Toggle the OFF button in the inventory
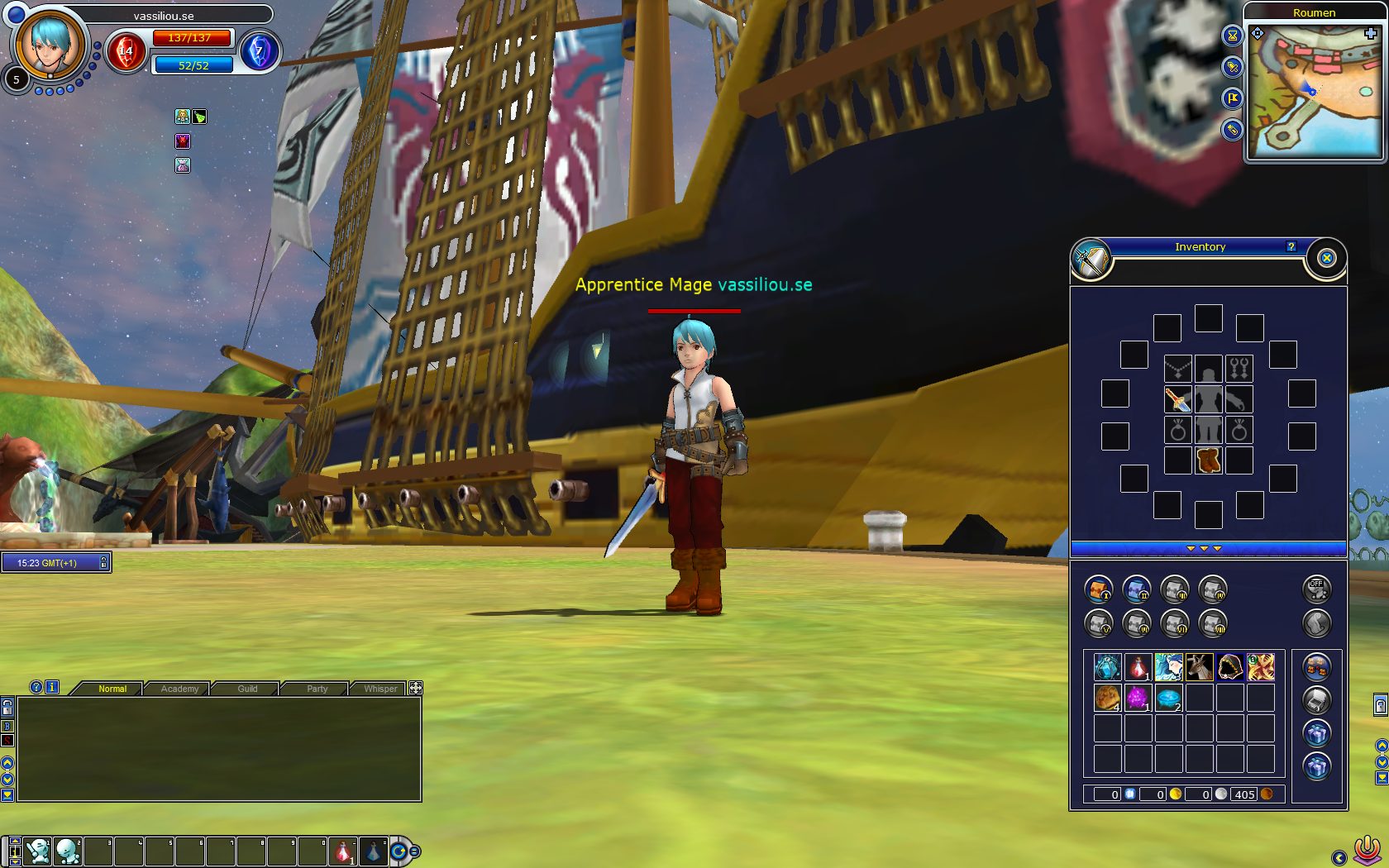 [1316, 589]
